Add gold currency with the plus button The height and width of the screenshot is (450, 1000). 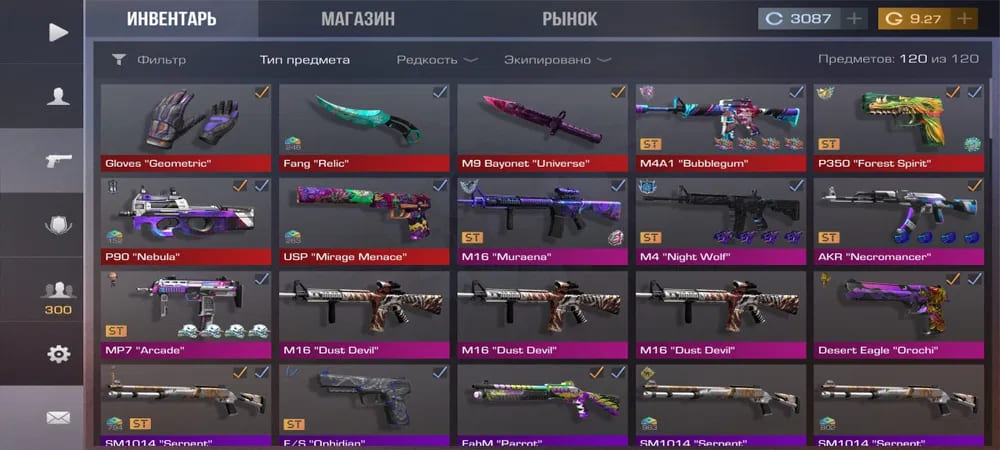(x=963, y=19)
